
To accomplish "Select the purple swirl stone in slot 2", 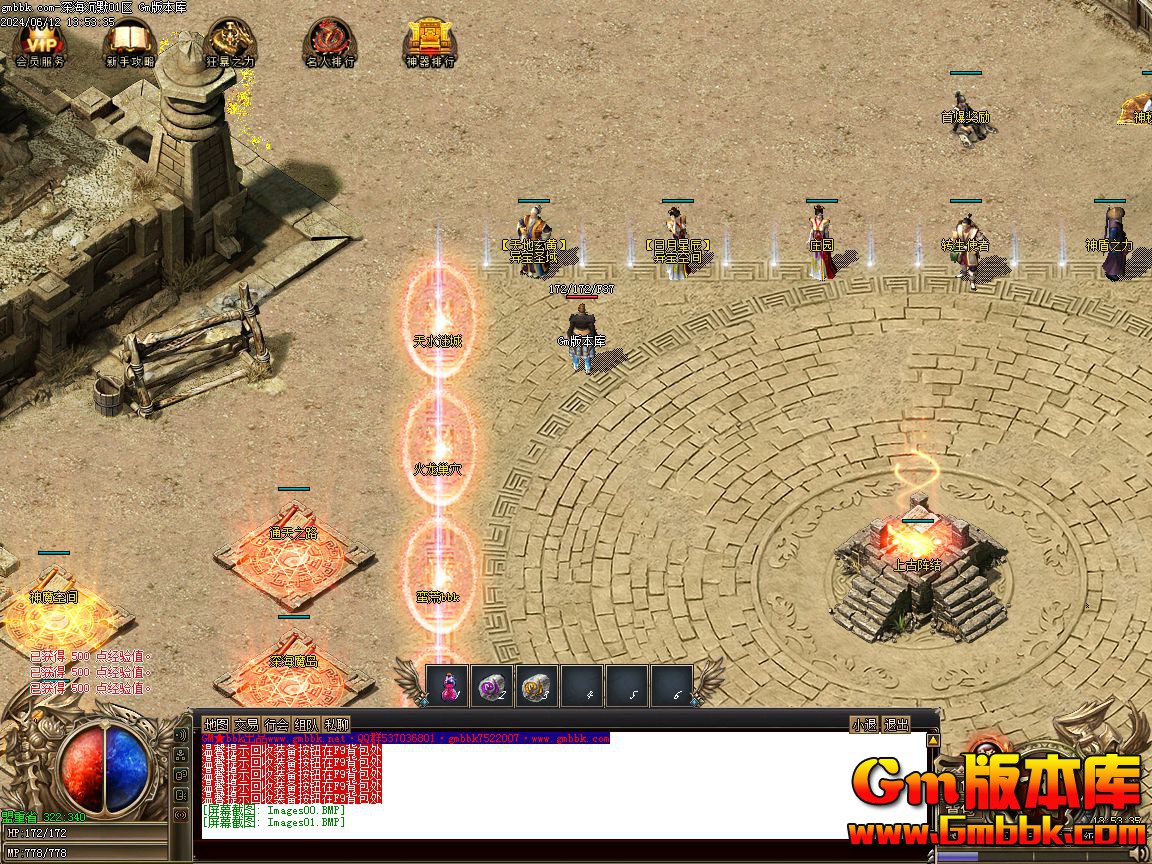I will point(492,686).
